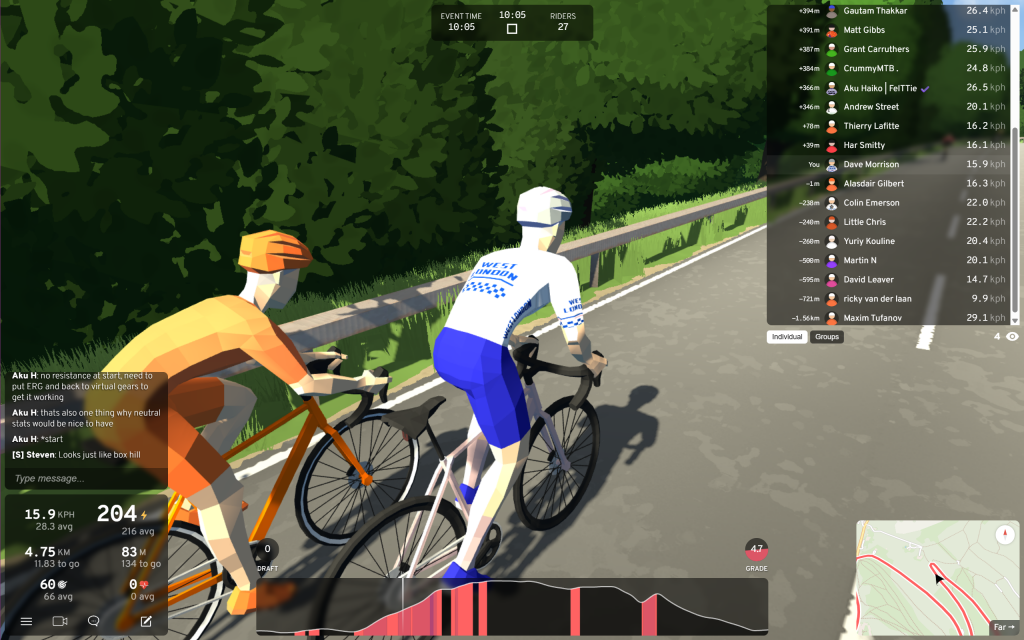Click the video camera icon
1024x640 pixels.
59,621
